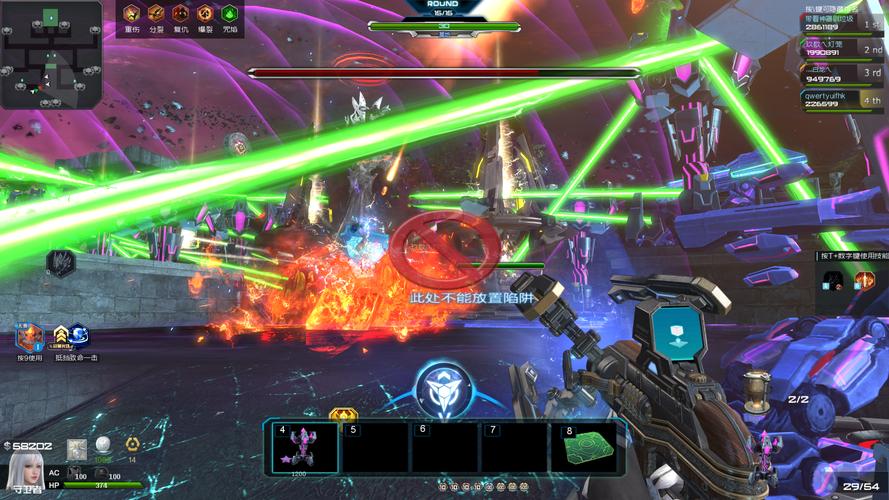Click the white orb item icon
Screen dimensions: 889x500
click(x=102, y=445)
